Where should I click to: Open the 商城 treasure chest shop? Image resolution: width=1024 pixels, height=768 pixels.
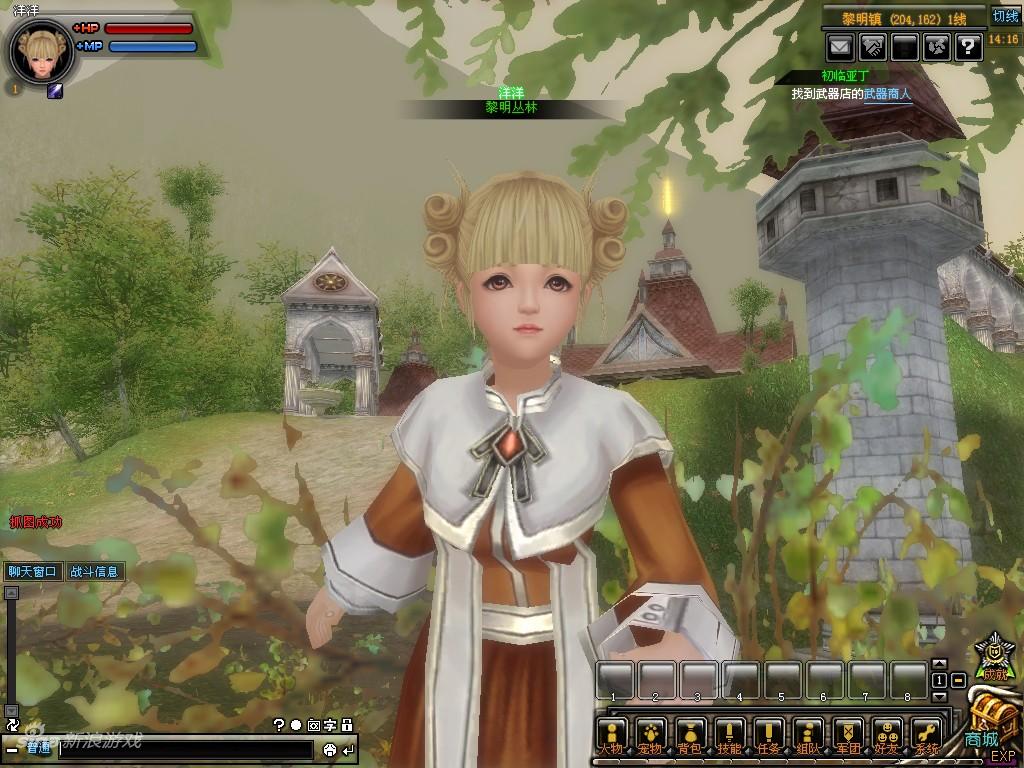point(990,722)
